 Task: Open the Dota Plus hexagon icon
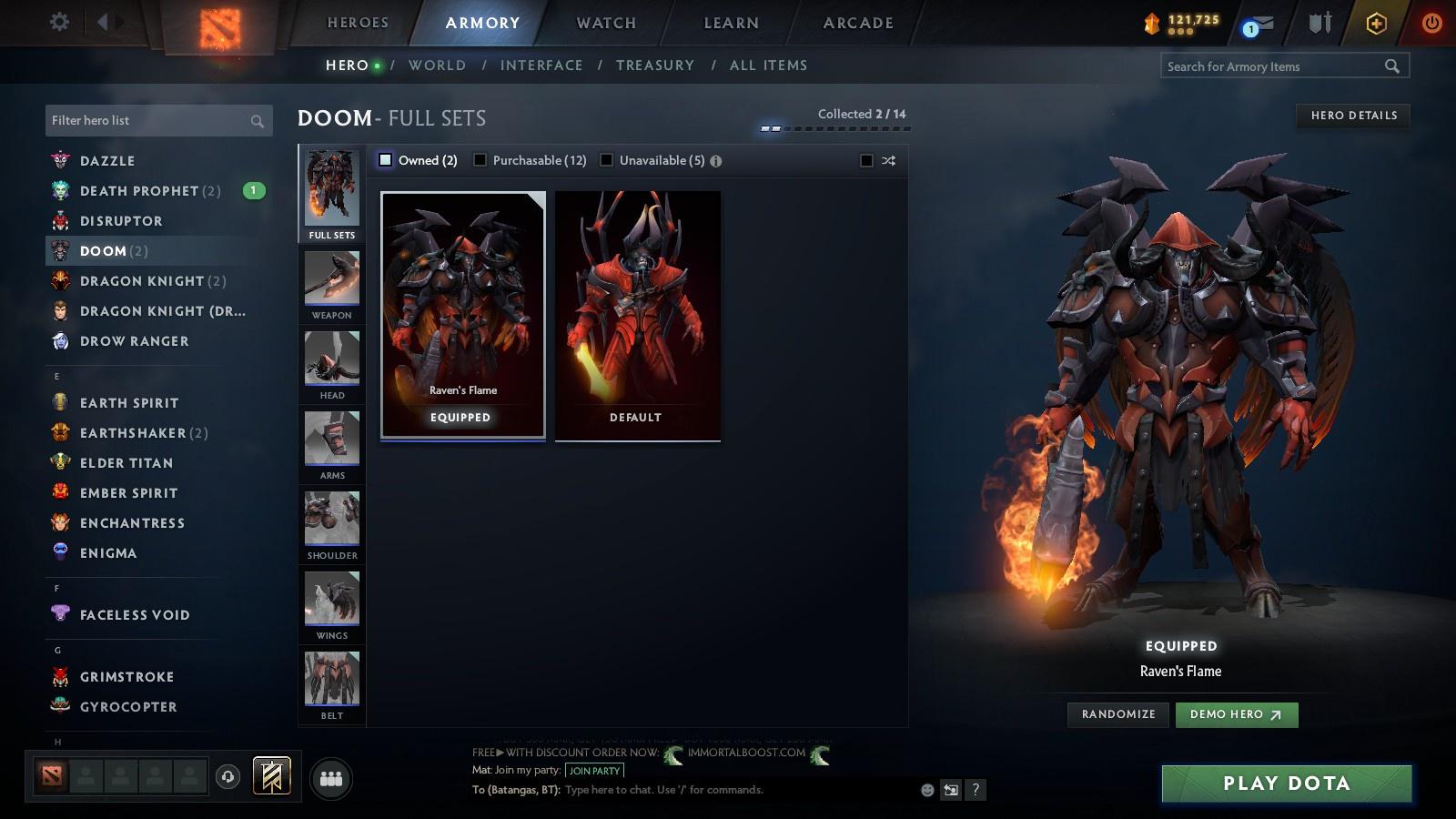(1374, 23)
